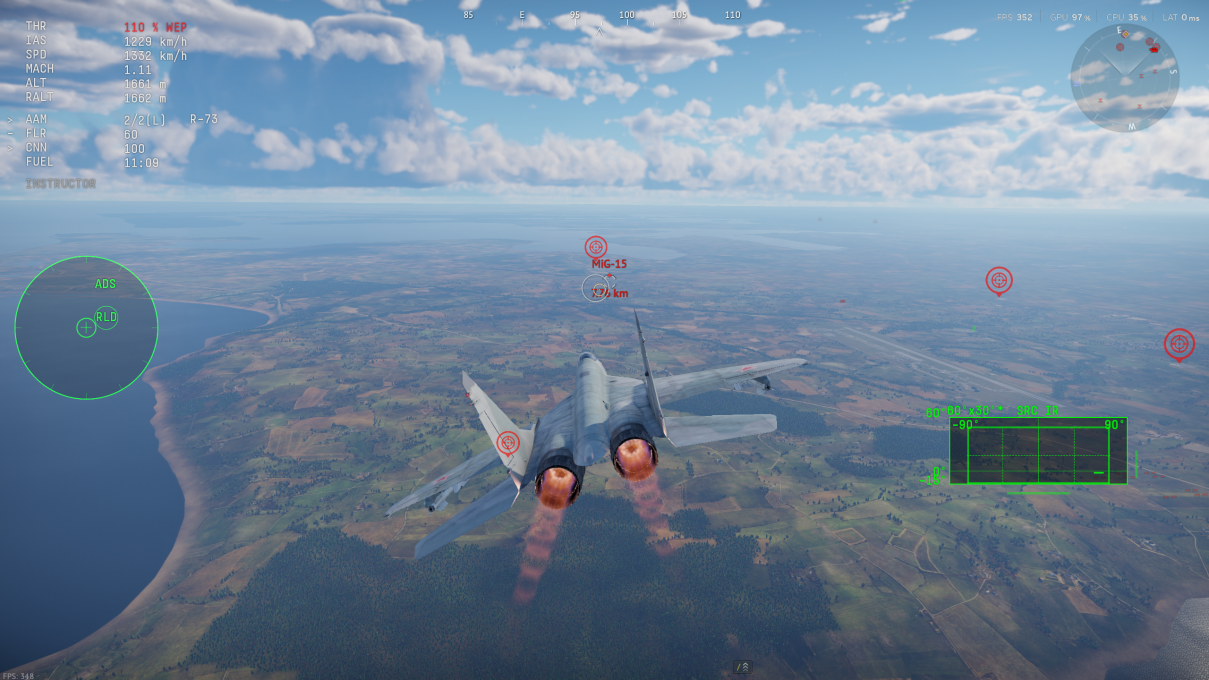Select the red enemy marker at the right screen edge
This screenshot has width=1209, height=680.
click(x=1179, y=343)
